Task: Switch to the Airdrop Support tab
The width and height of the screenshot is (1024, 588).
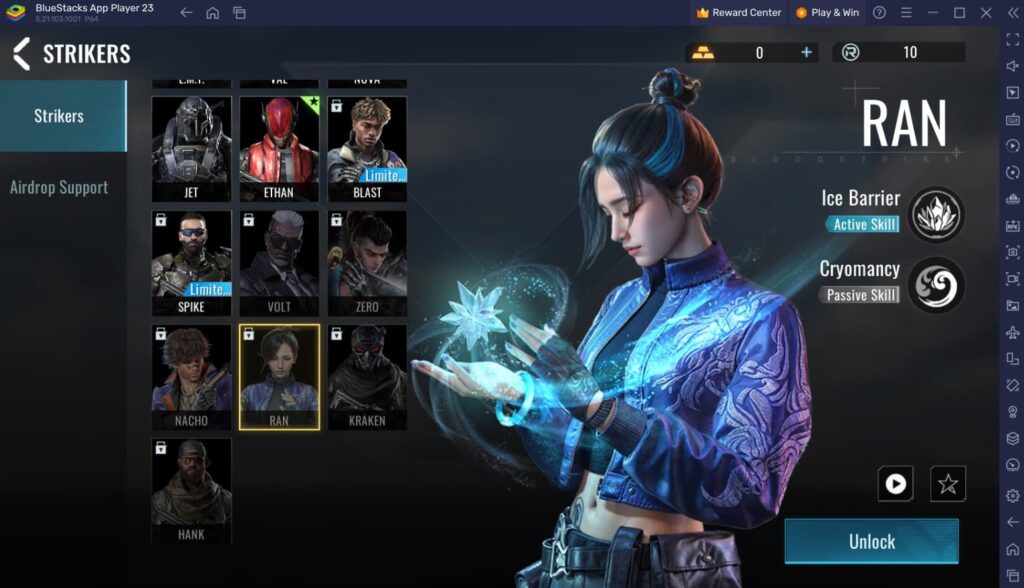Action: coord(59,187)
